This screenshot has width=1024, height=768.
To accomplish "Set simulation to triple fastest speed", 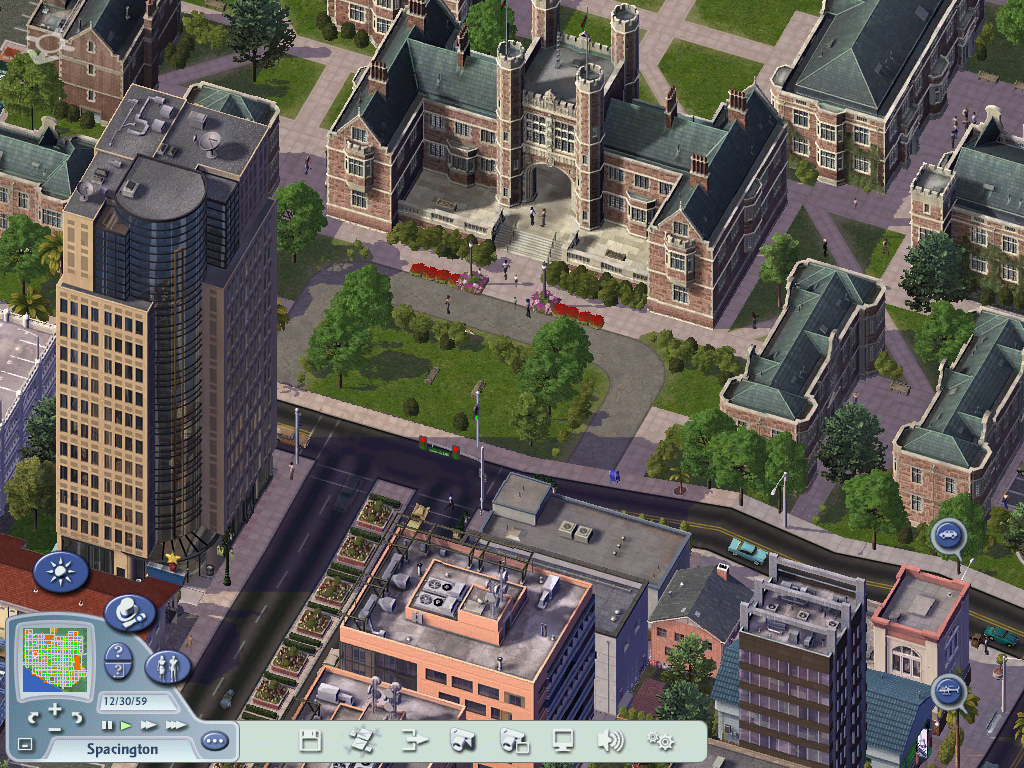I will (x=175, y=725).
